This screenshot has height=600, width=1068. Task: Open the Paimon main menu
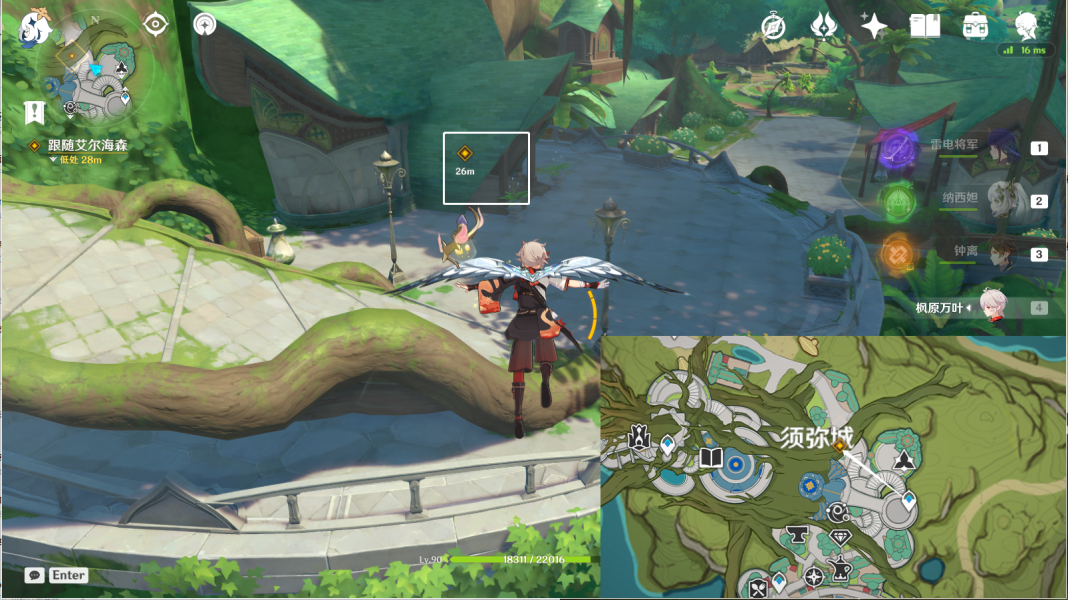click(x=38, y=27)
